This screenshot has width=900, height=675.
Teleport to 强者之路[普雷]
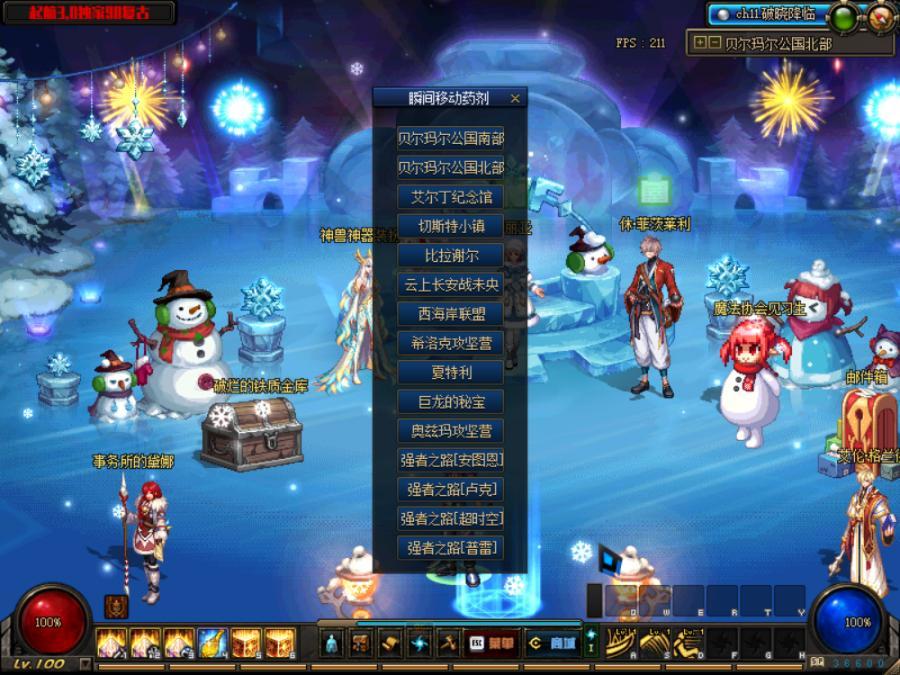(450, 548)
